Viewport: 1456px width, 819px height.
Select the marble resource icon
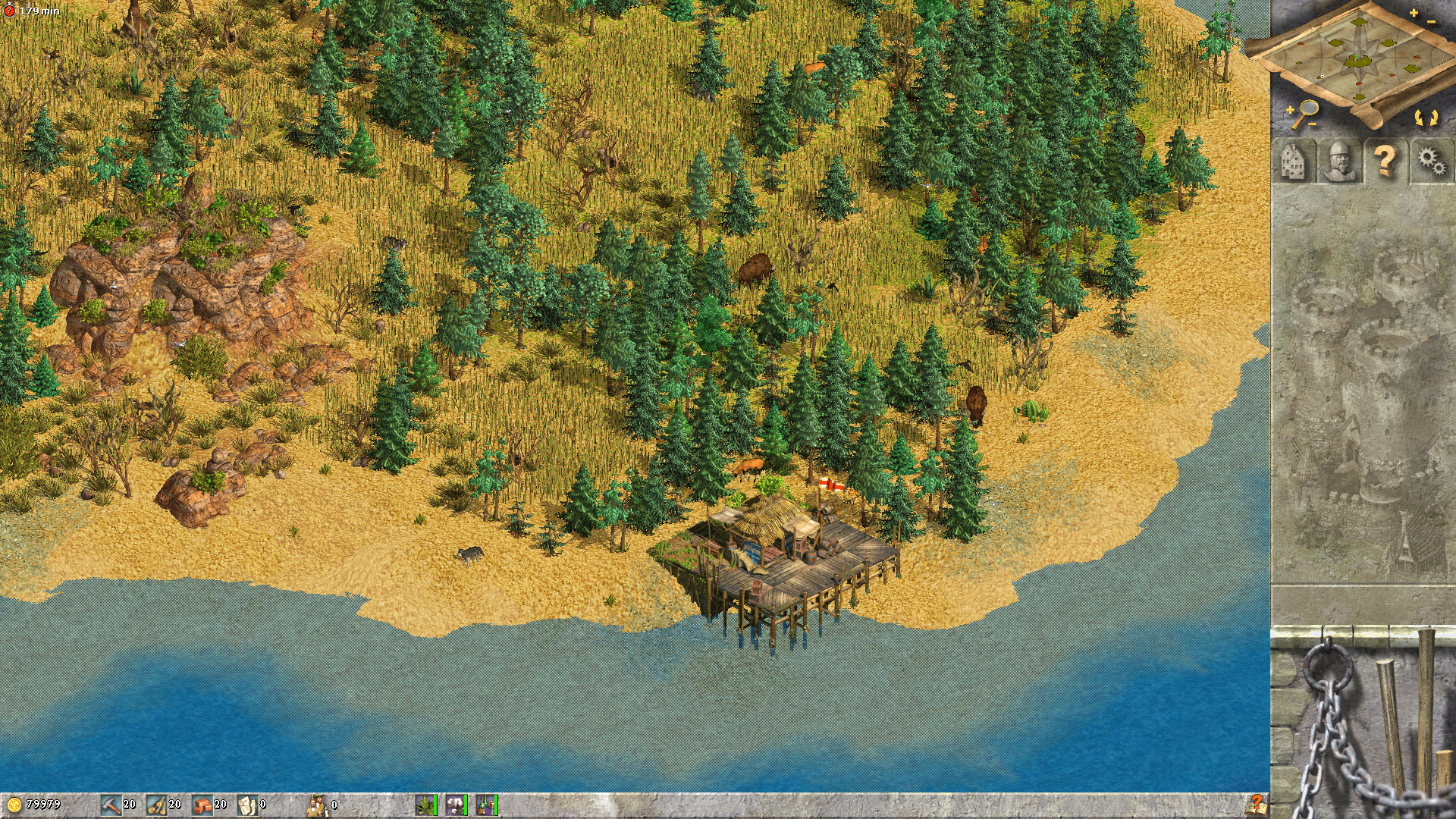(x=247, y=805)
